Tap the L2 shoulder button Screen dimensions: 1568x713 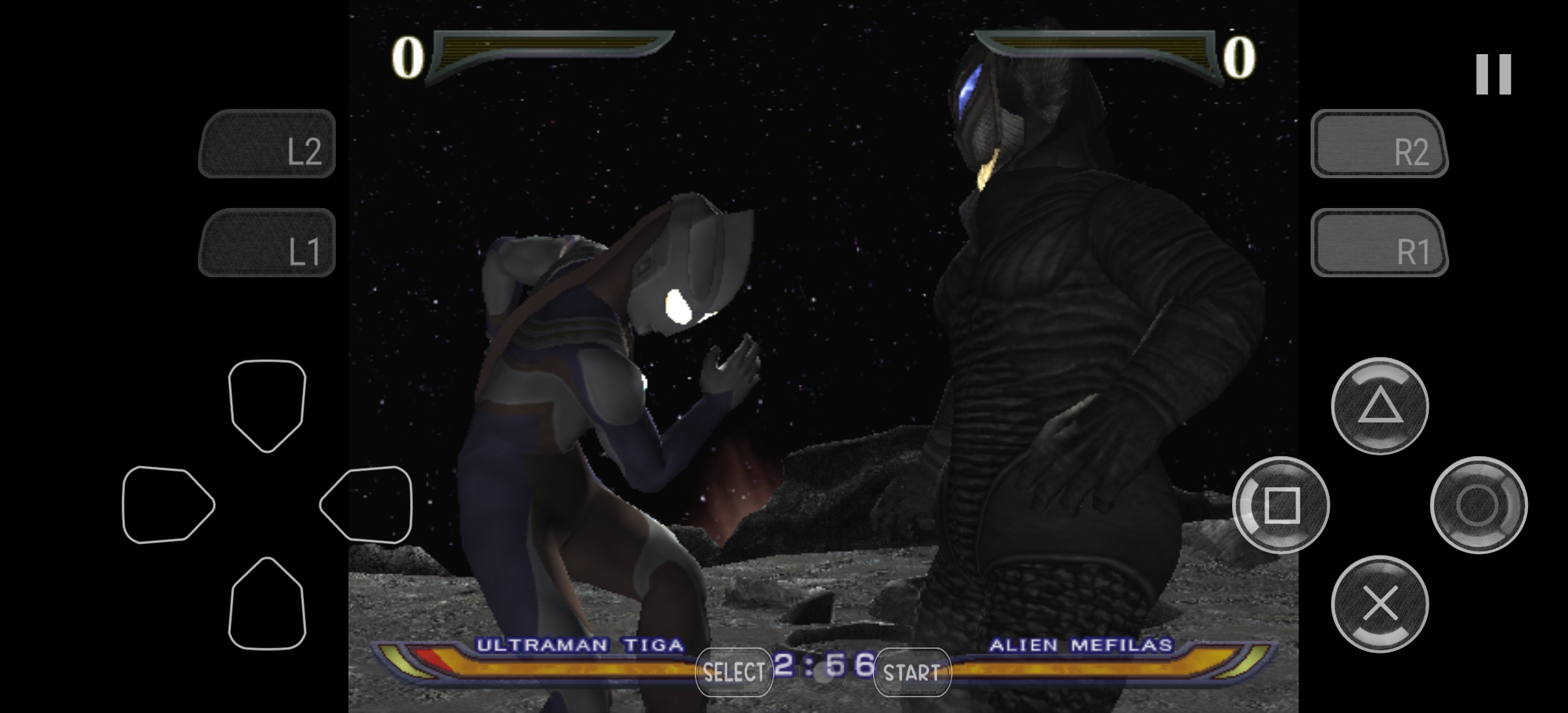[x=267, y=144]
